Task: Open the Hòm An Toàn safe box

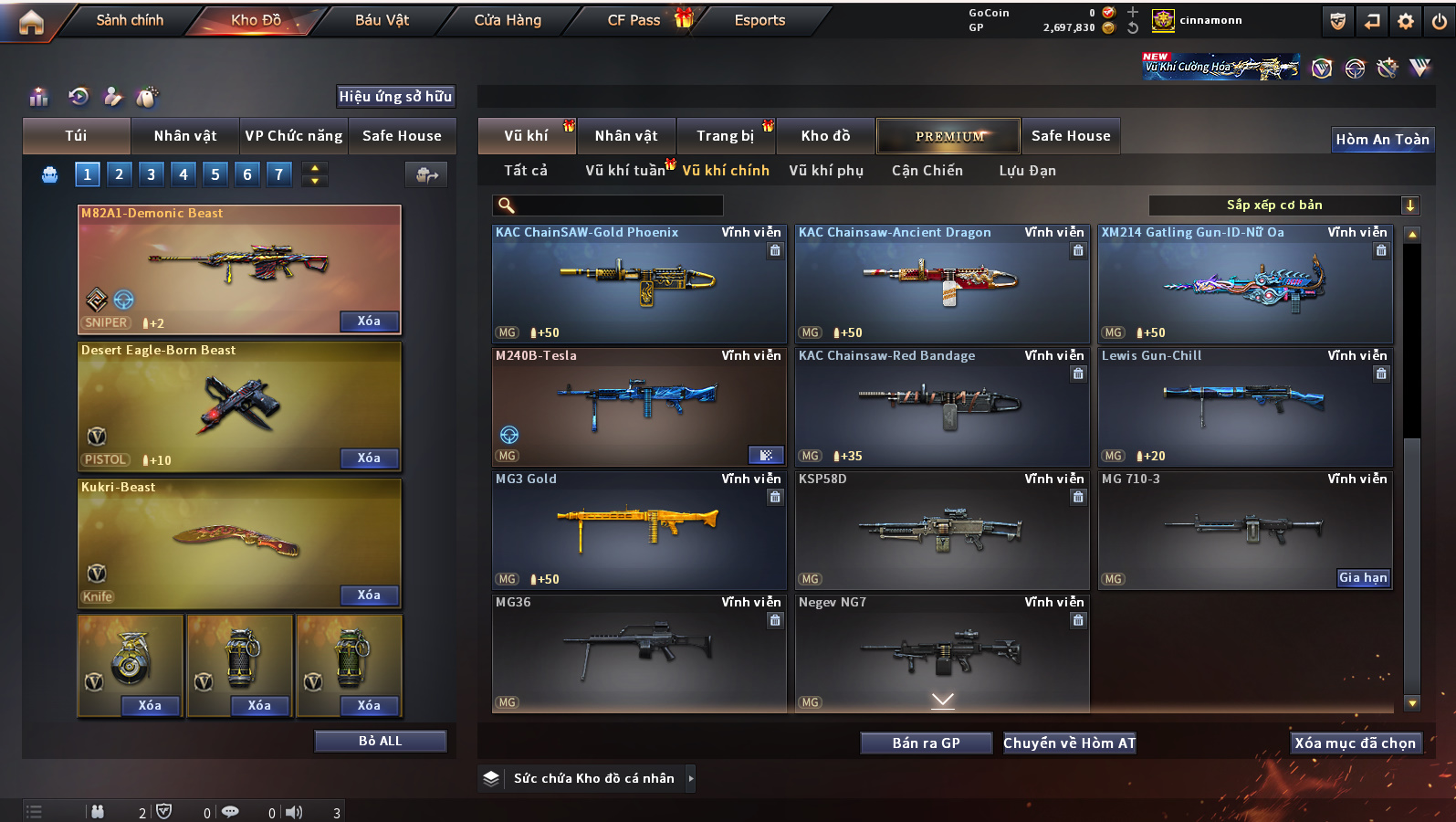Action: tap(1382, 140)
